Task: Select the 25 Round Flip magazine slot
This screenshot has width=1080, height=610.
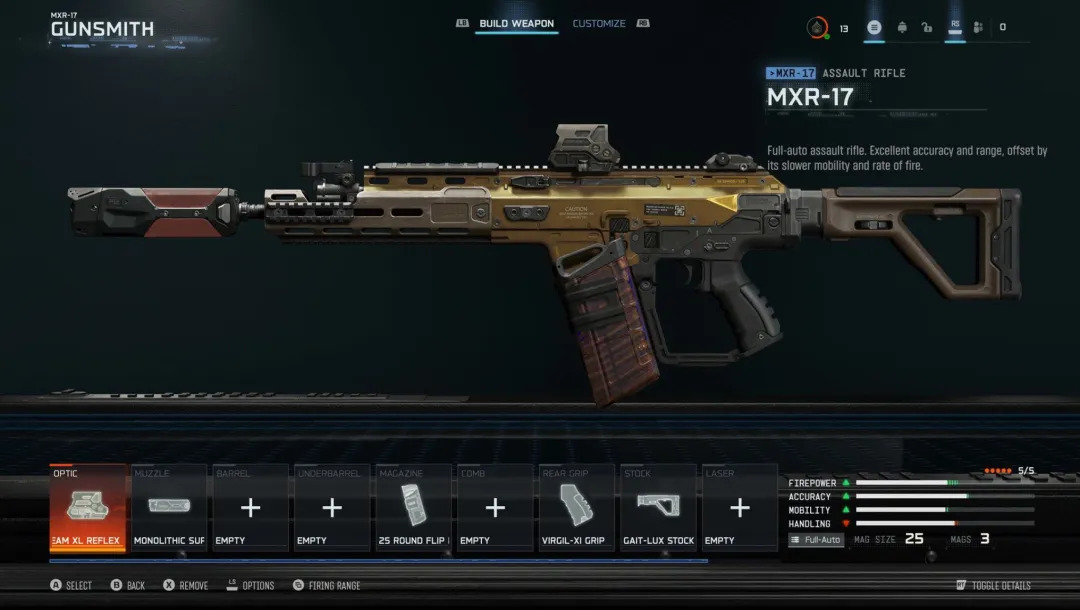Action: tap(414, 507)
